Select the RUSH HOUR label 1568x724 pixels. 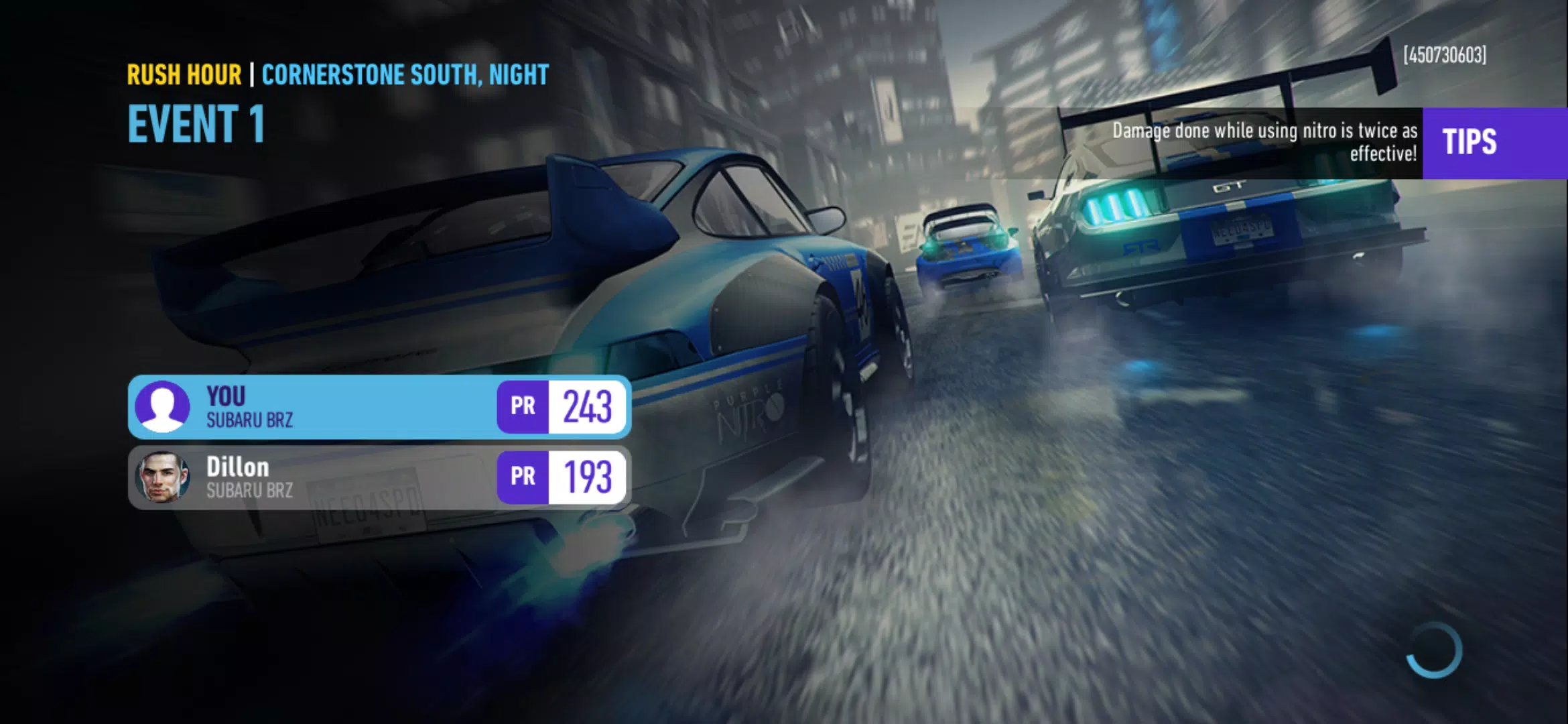point(184,75)
